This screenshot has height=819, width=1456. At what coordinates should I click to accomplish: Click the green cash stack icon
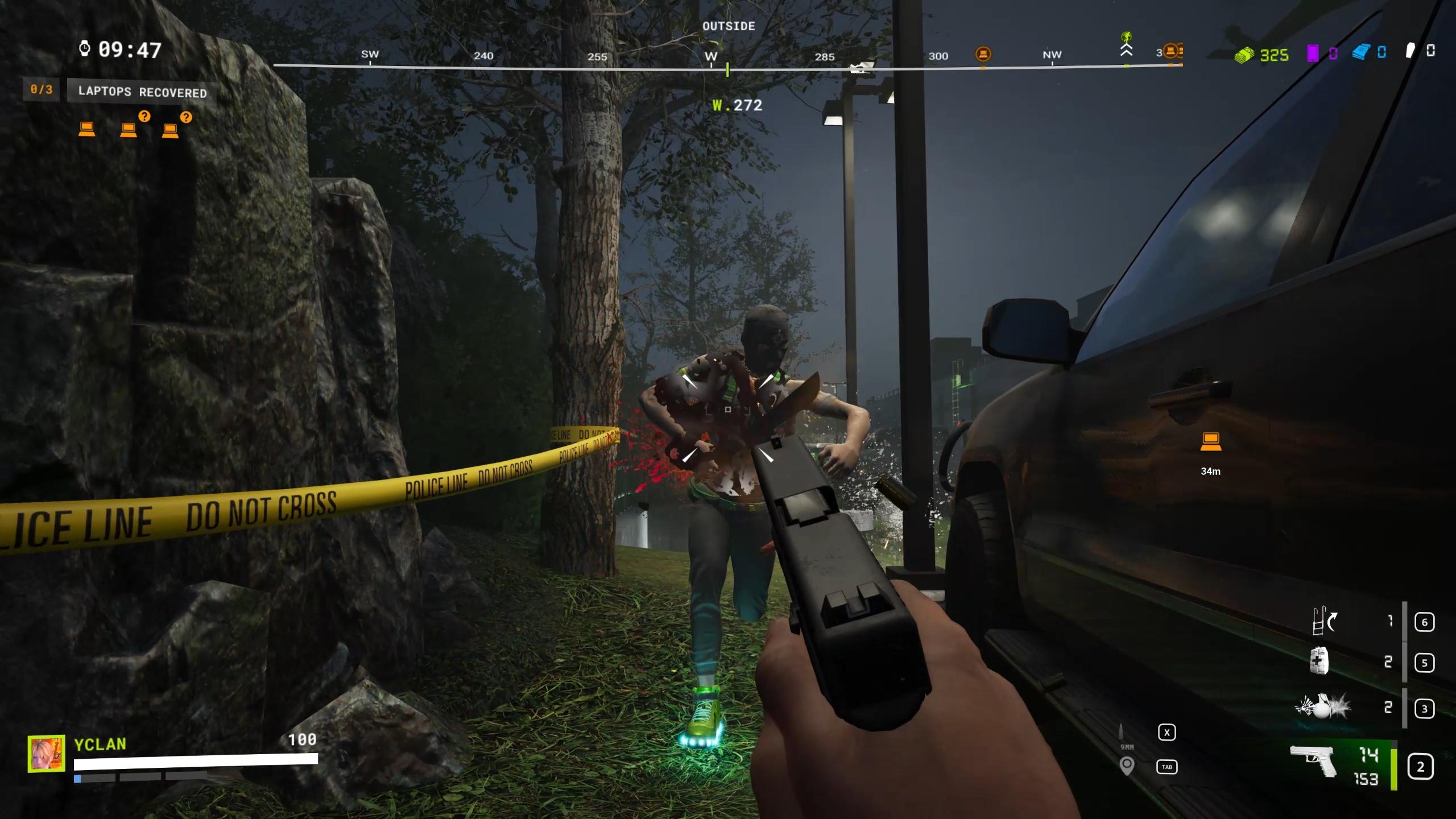[1244, 55]
